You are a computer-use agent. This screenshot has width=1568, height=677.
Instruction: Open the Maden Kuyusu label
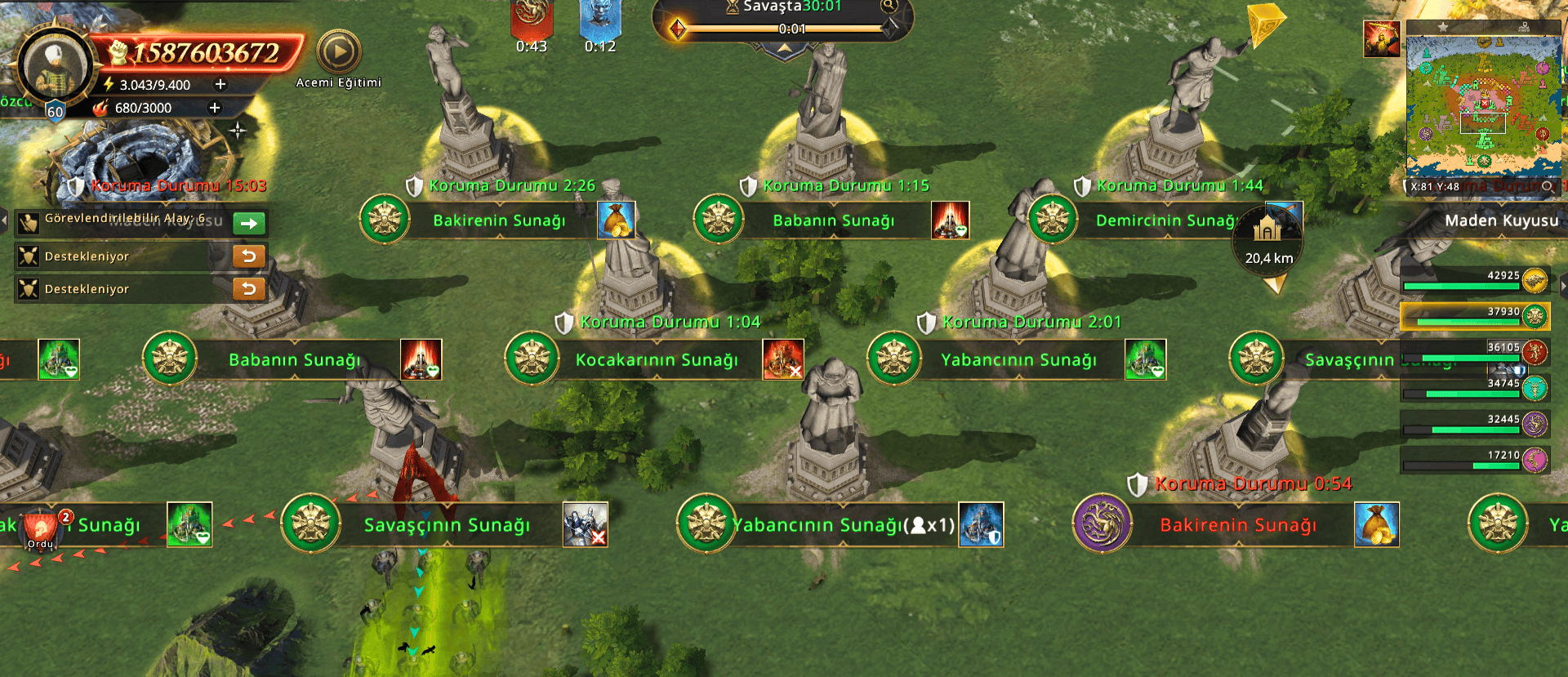[1501, 220]
